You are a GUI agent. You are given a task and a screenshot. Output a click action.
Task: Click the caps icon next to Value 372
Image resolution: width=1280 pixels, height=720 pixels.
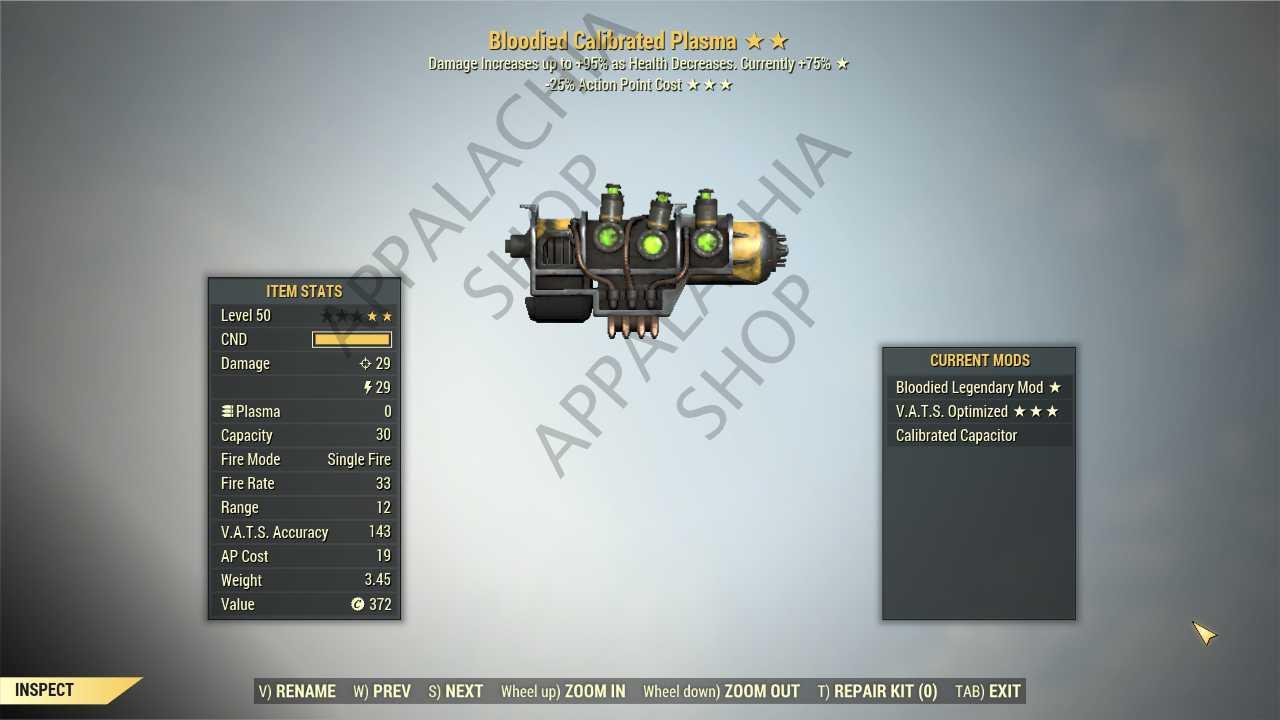pyautogui.click(x=358, y=604)
